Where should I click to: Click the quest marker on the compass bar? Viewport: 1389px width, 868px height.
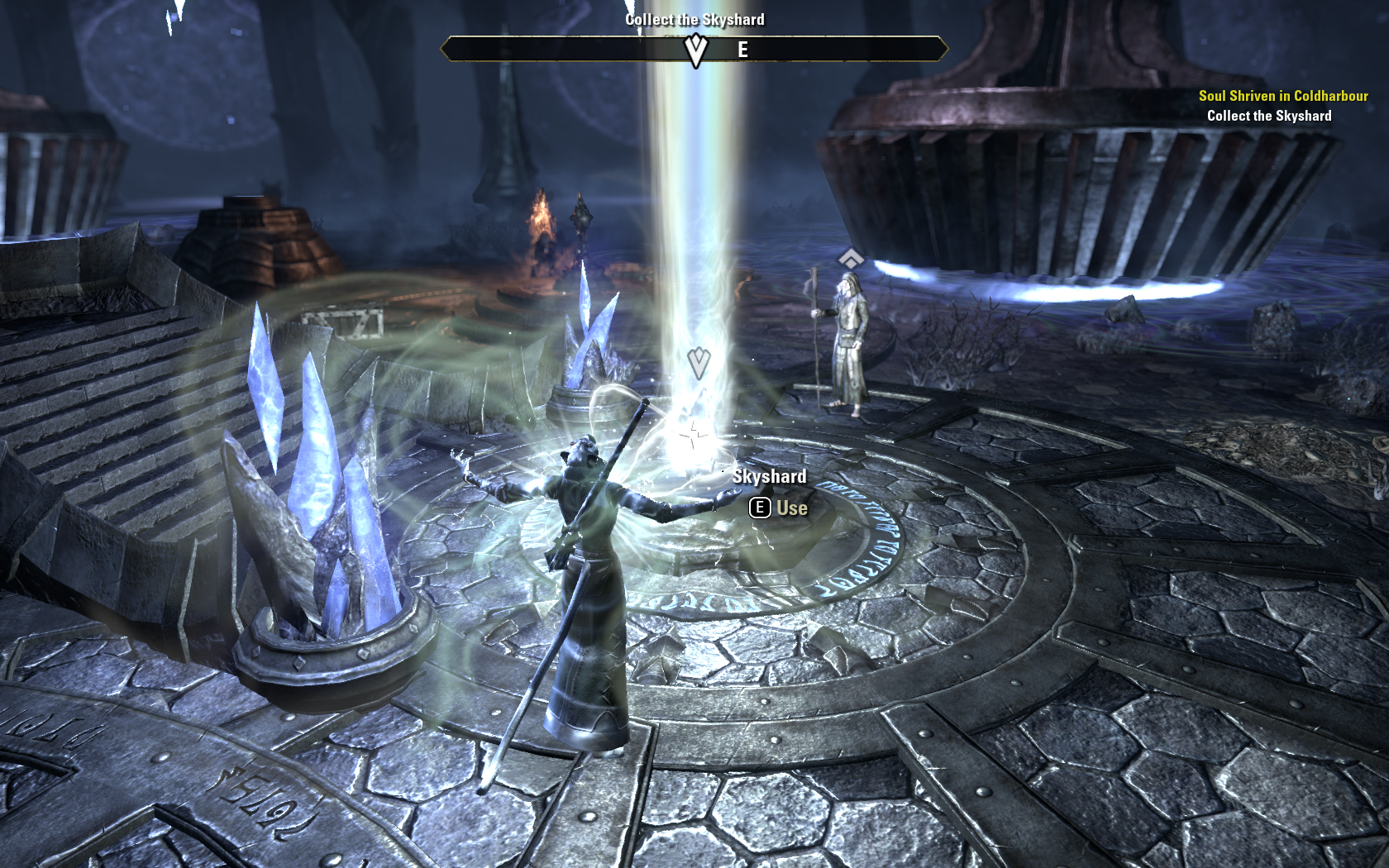pyautogui.click(x=696, y=50)
